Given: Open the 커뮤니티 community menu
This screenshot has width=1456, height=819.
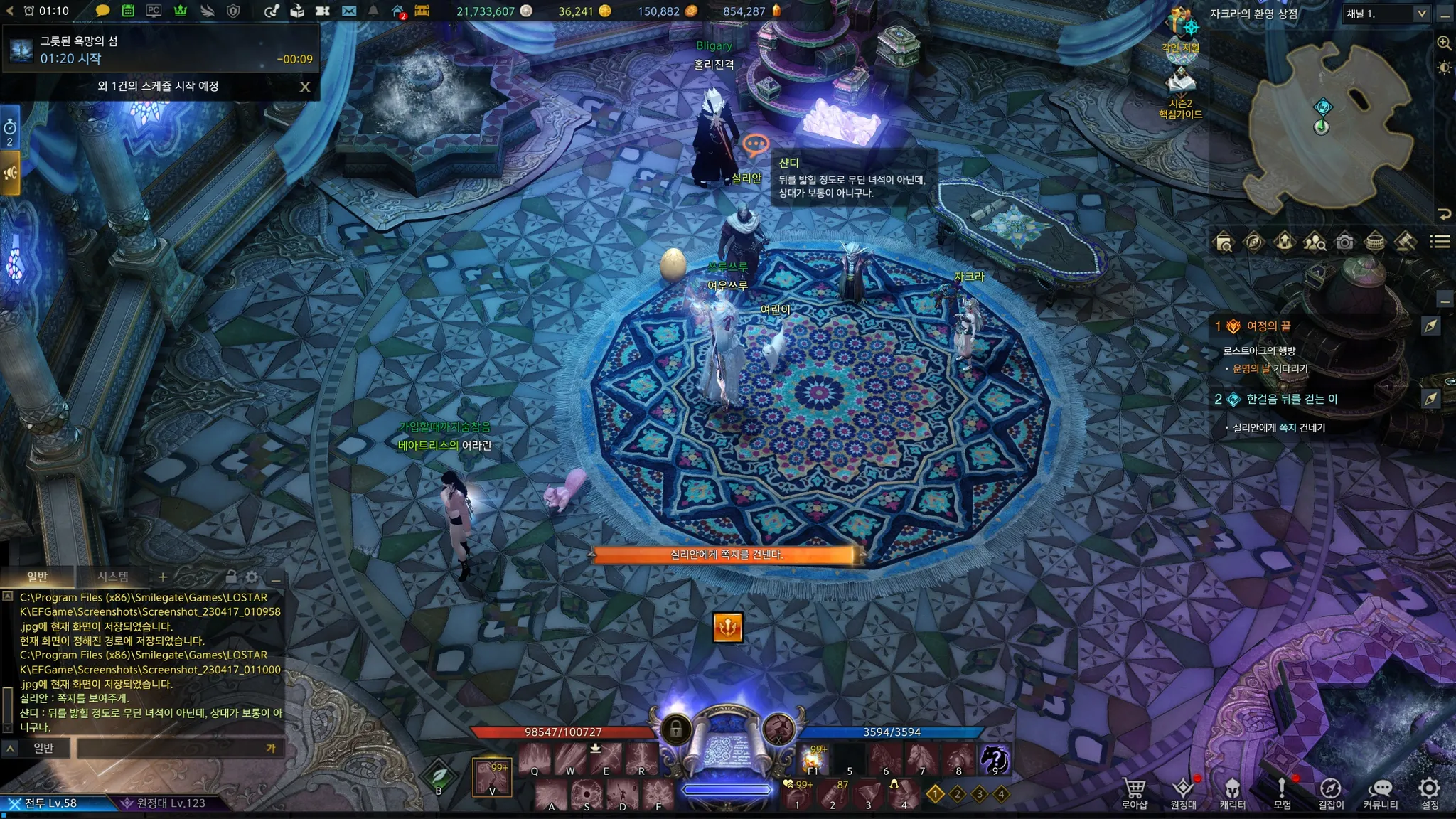Looking at the screenshot, I should [1380, 793].
